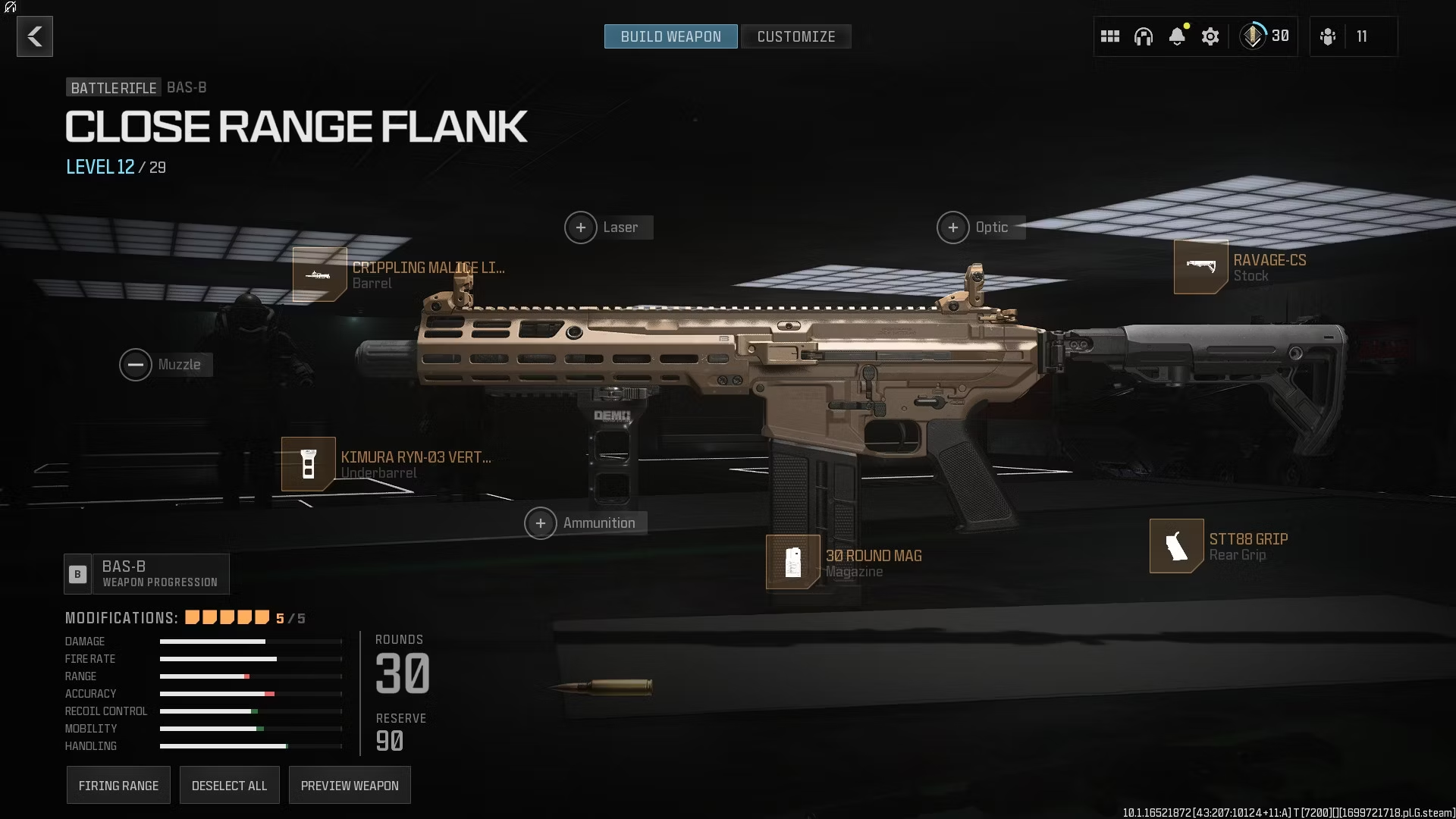Open settings with the gear icon
1456x819 pixels.
tap(1210, 36)
